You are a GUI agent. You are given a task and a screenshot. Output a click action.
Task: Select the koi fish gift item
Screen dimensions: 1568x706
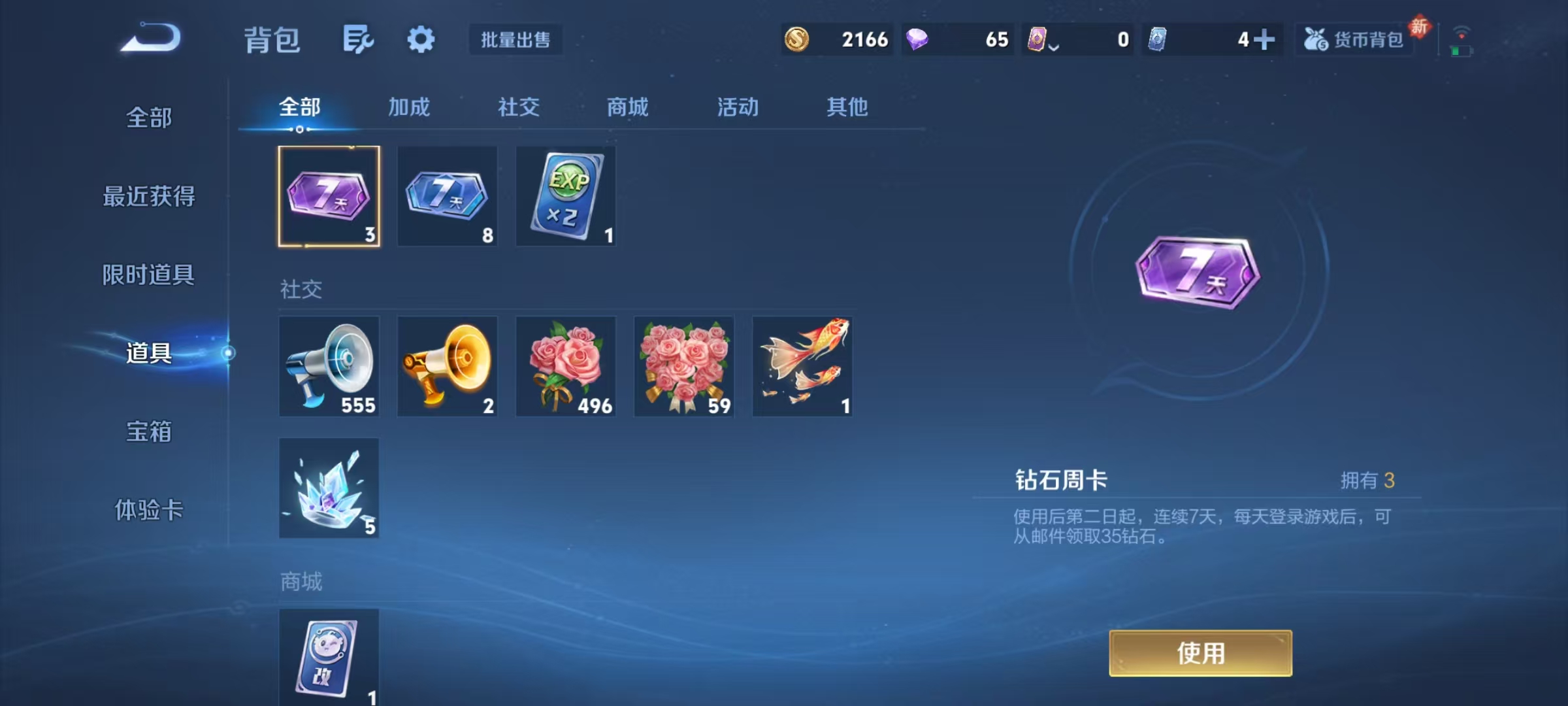(x=802, y=366)
